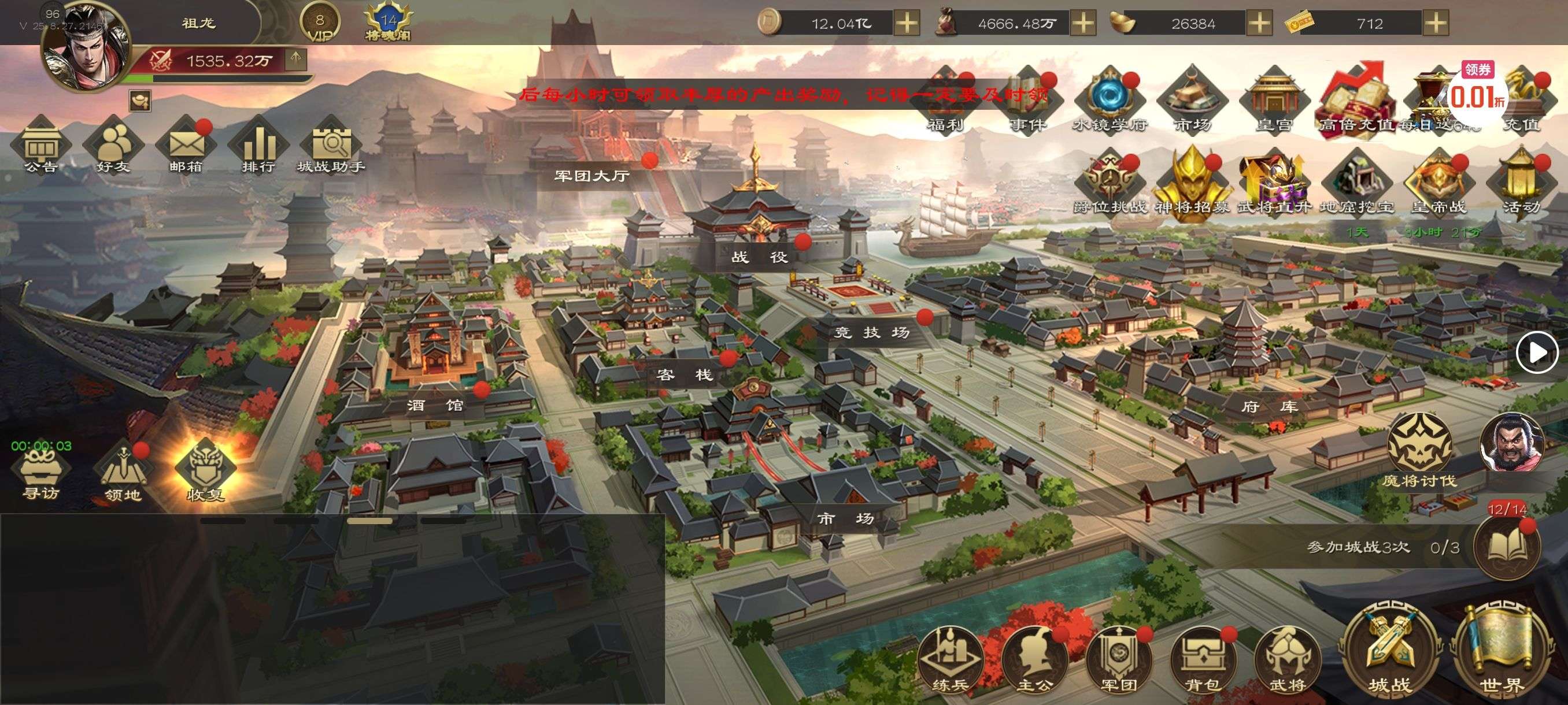
Task: Start 魔将讨伐 demon general hunt
Action: coord(1419,450)
